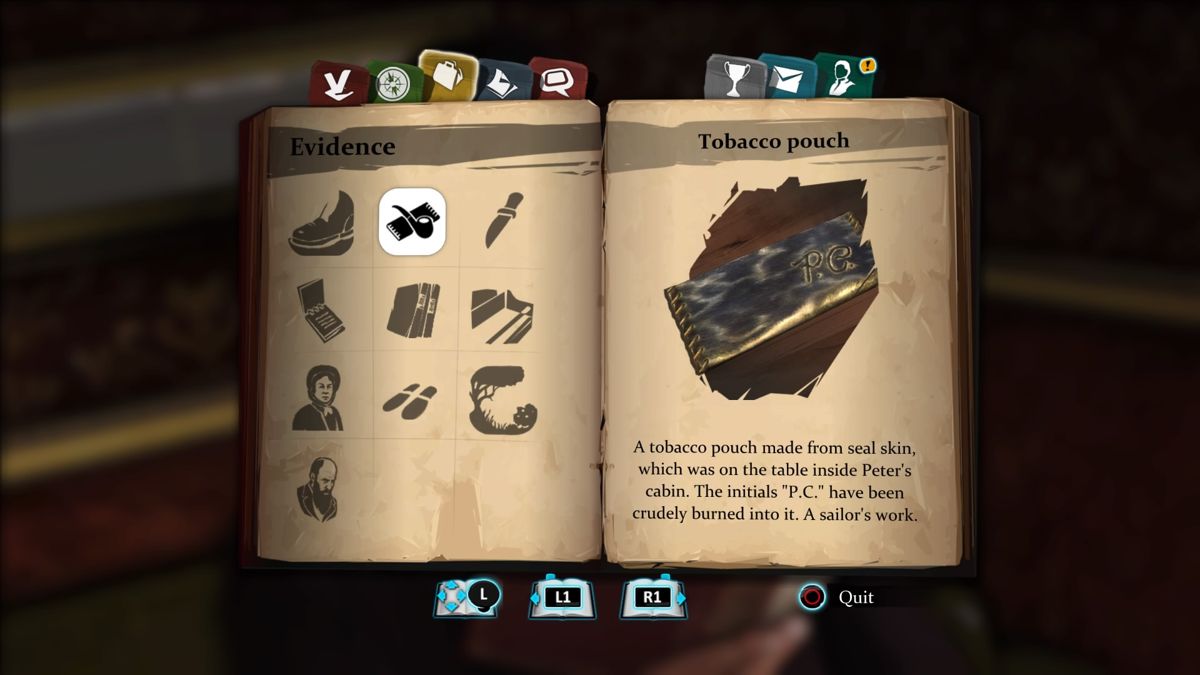Select the tobacco pouch and pipe evidence
This screenshot has height=675, width=1200.
coord(412,221)
